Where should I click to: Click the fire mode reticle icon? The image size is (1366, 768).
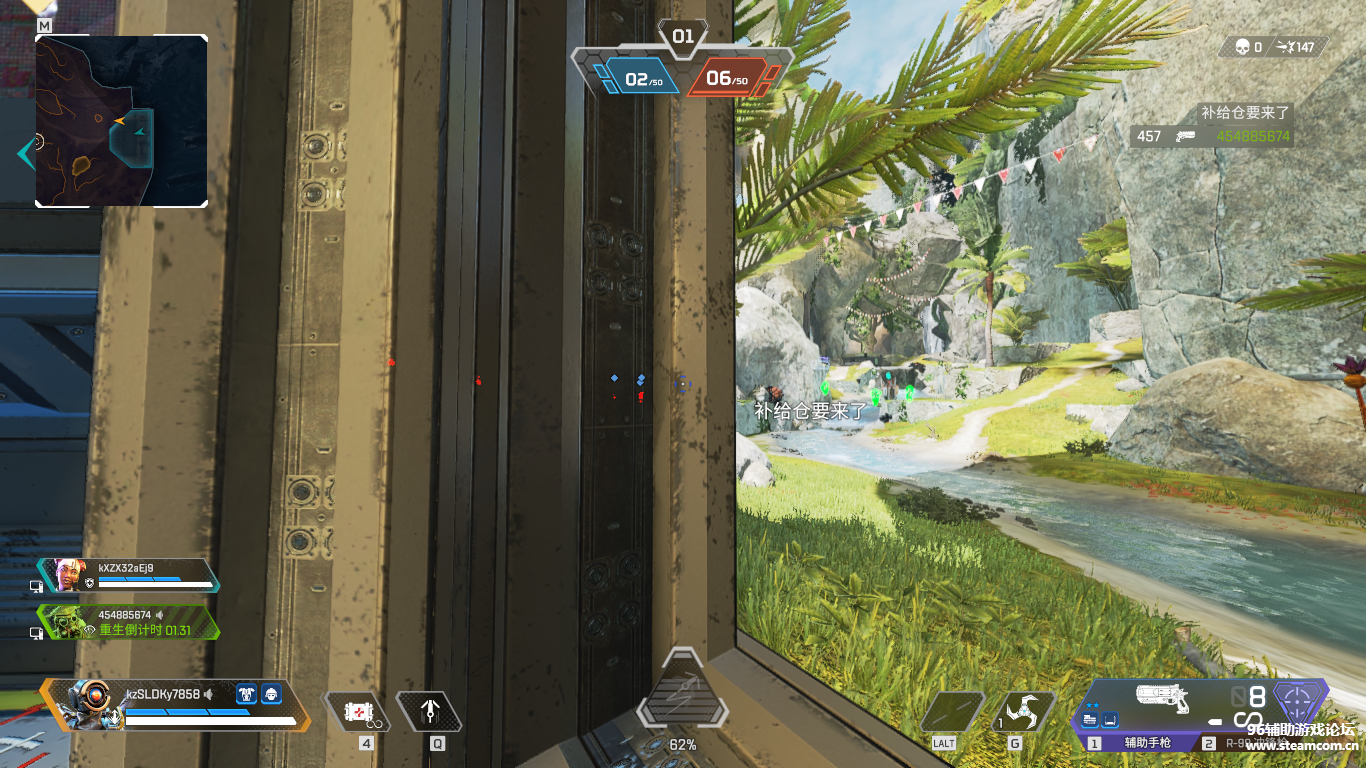coord(1299,698)
